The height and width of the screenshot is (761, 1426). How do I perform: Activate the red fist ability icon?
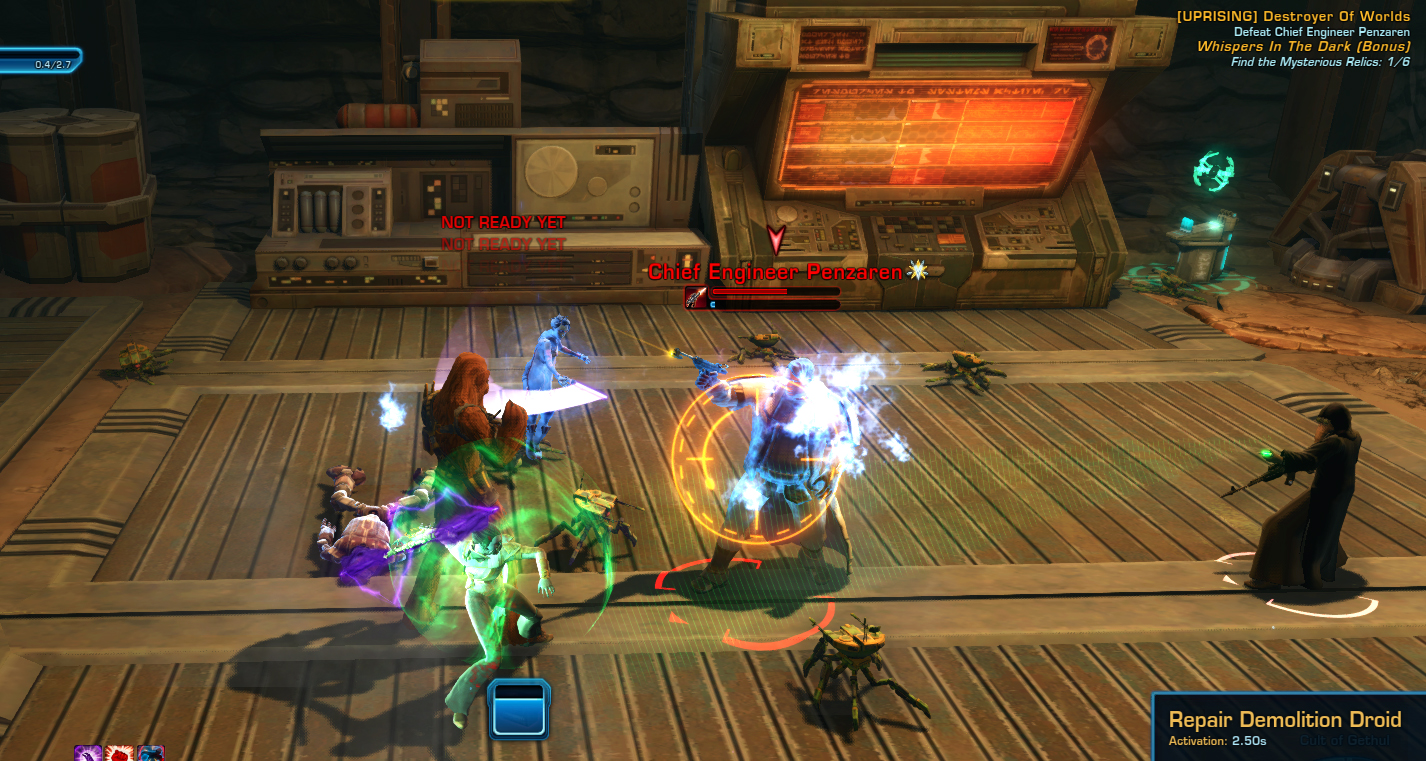tap(120, 755)
